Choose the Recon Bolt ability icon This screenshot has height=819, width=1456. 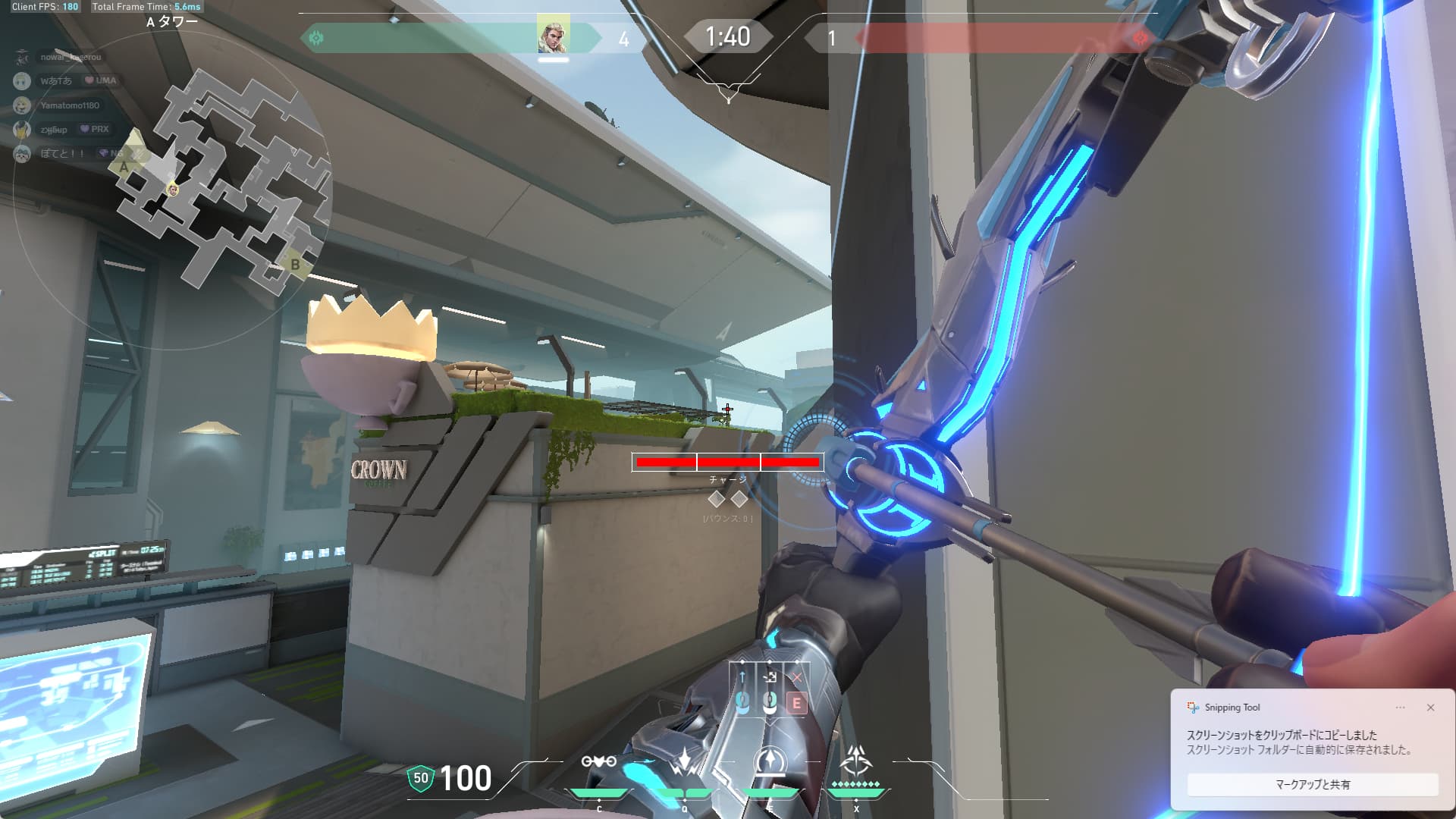(770, 761)
